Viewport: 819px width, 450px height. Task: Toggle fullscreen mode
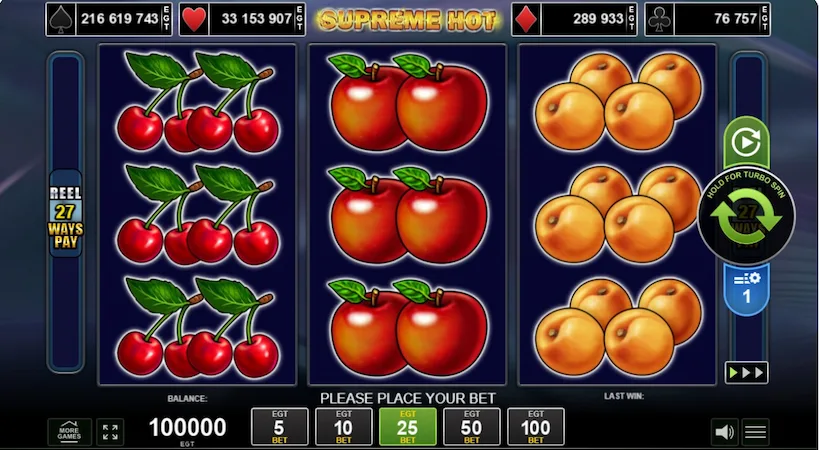coord(111,431)
